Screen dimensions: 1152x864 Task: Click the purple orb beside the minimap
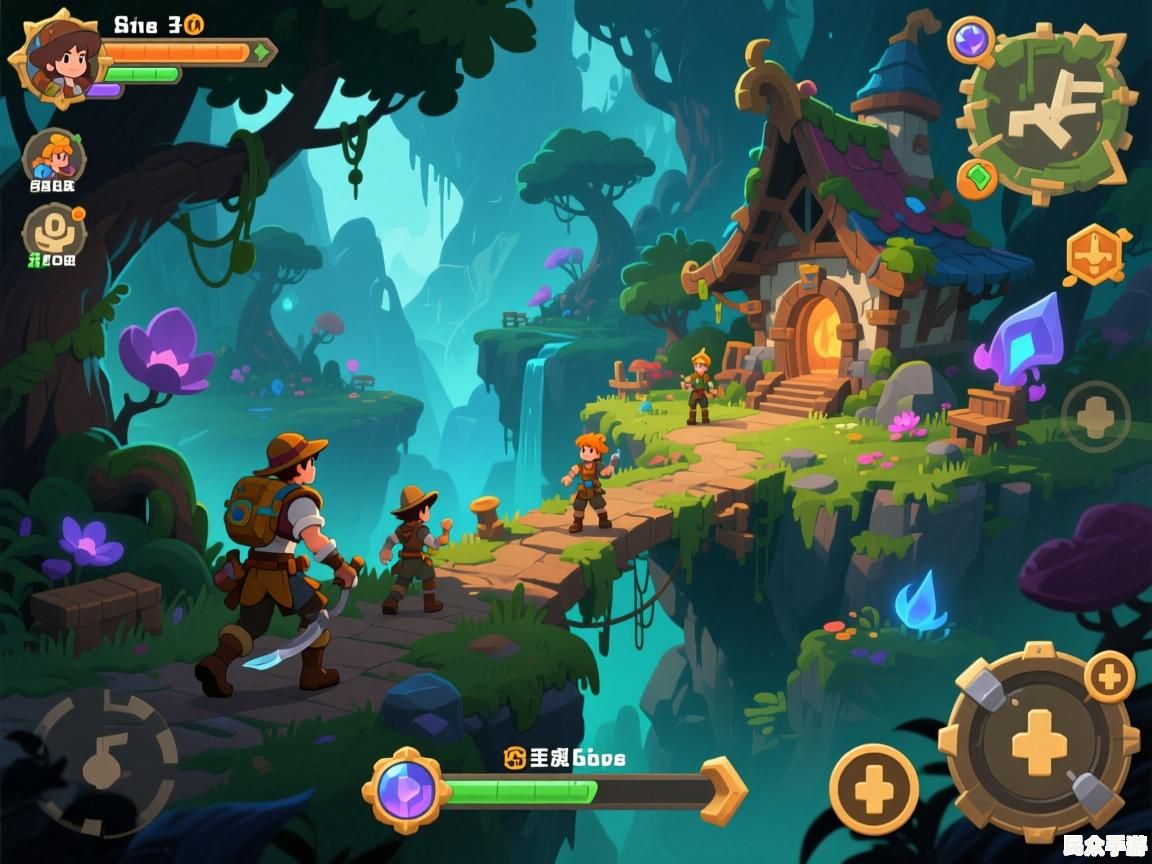(970, 42)
